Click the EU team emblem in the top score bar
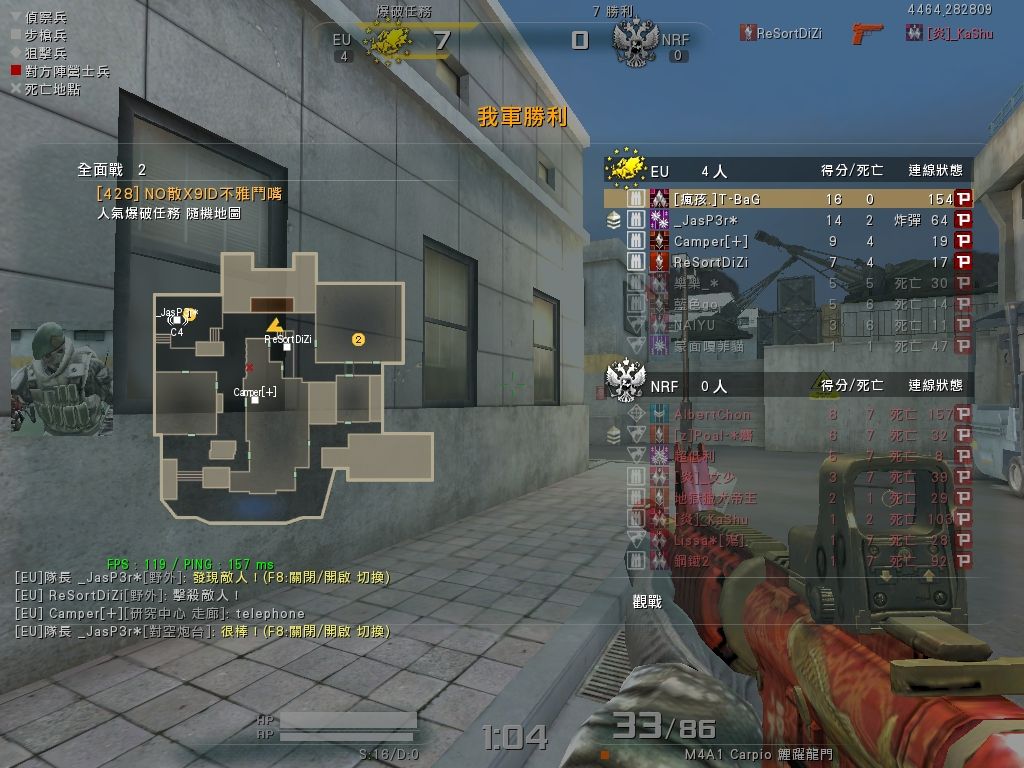 click(x=388, y=40)
